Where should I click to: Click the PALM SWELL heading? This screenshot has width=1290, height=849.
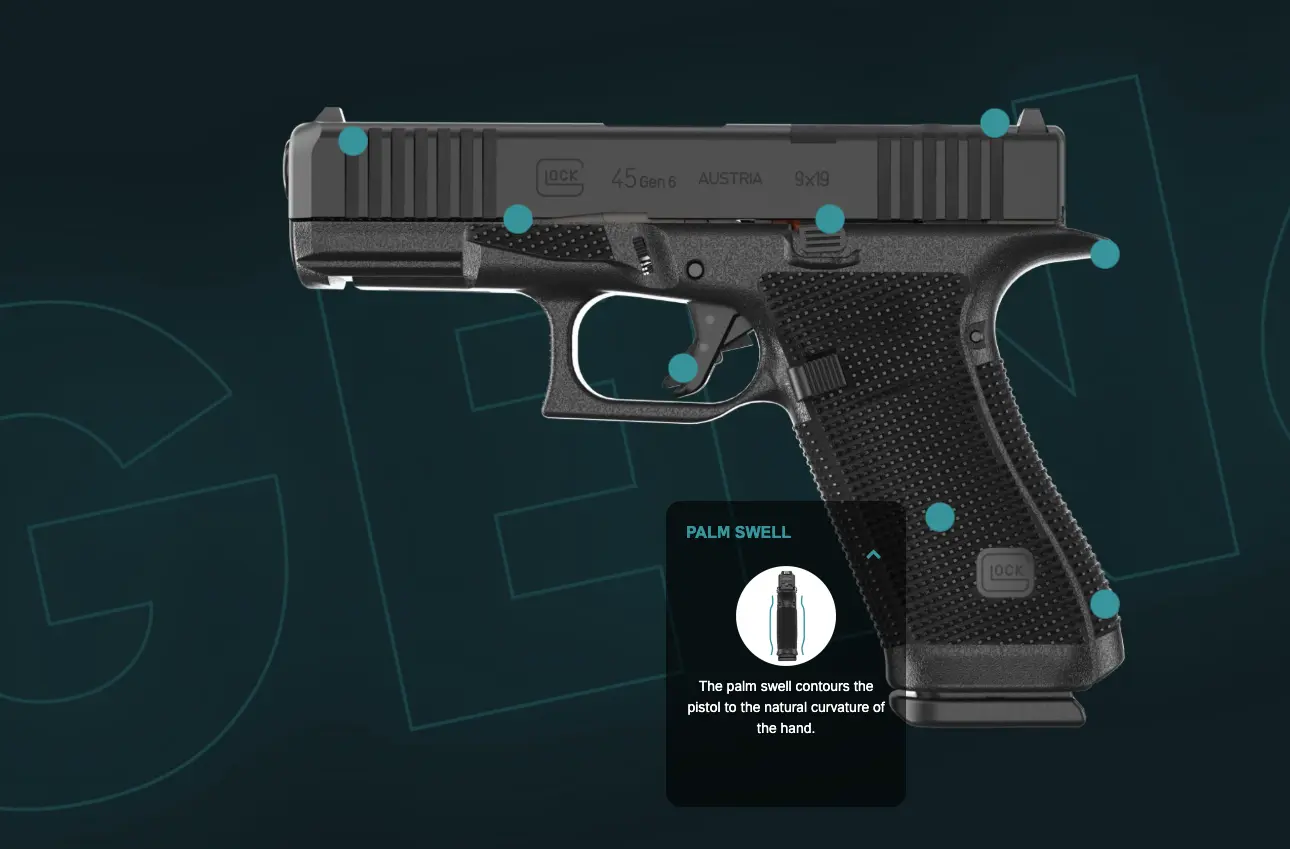point(738,532)
